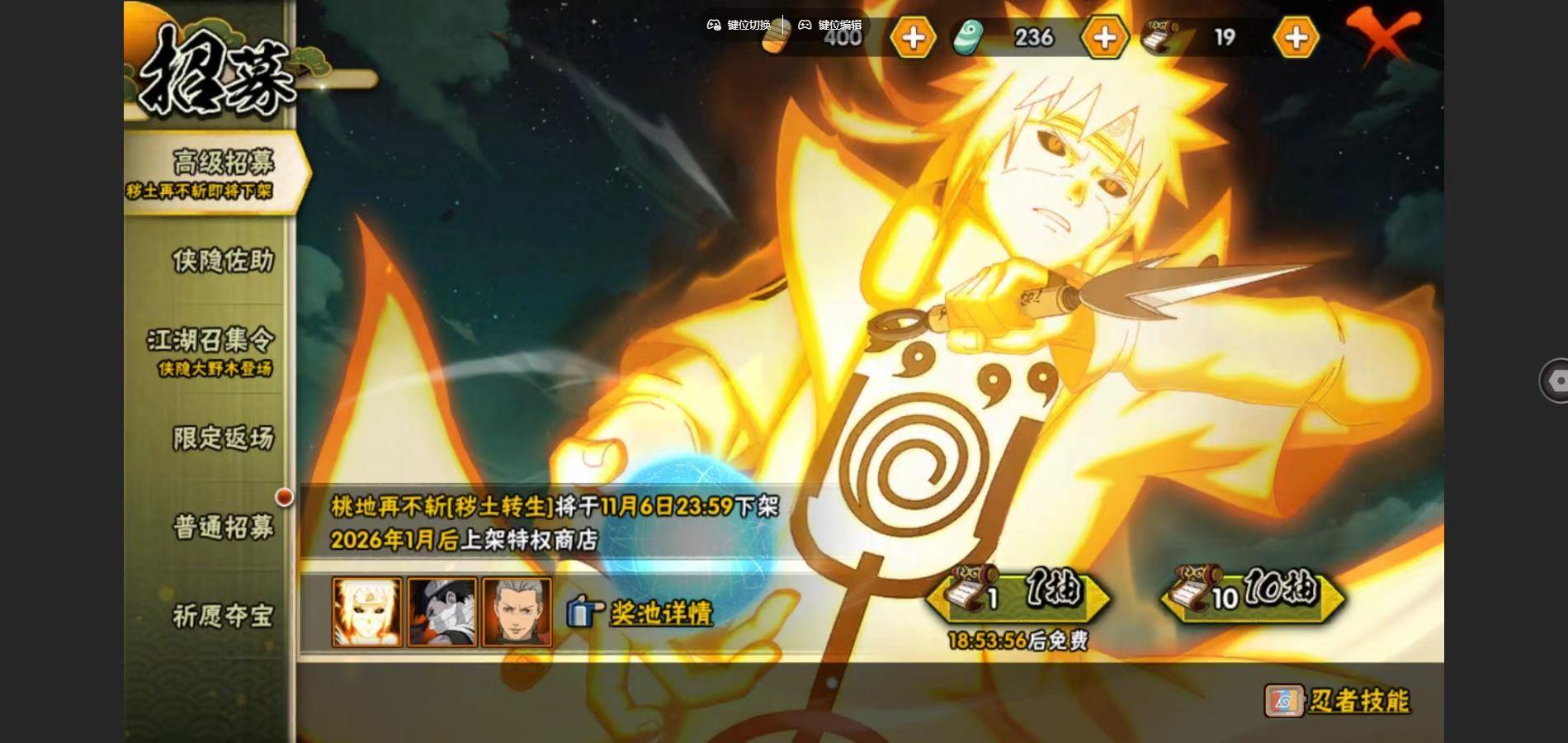Image resolution: width=1568 pixels, height=743 pixels.
Task: Click the 键位切换 key mapping switch
Action: (739, 25)
